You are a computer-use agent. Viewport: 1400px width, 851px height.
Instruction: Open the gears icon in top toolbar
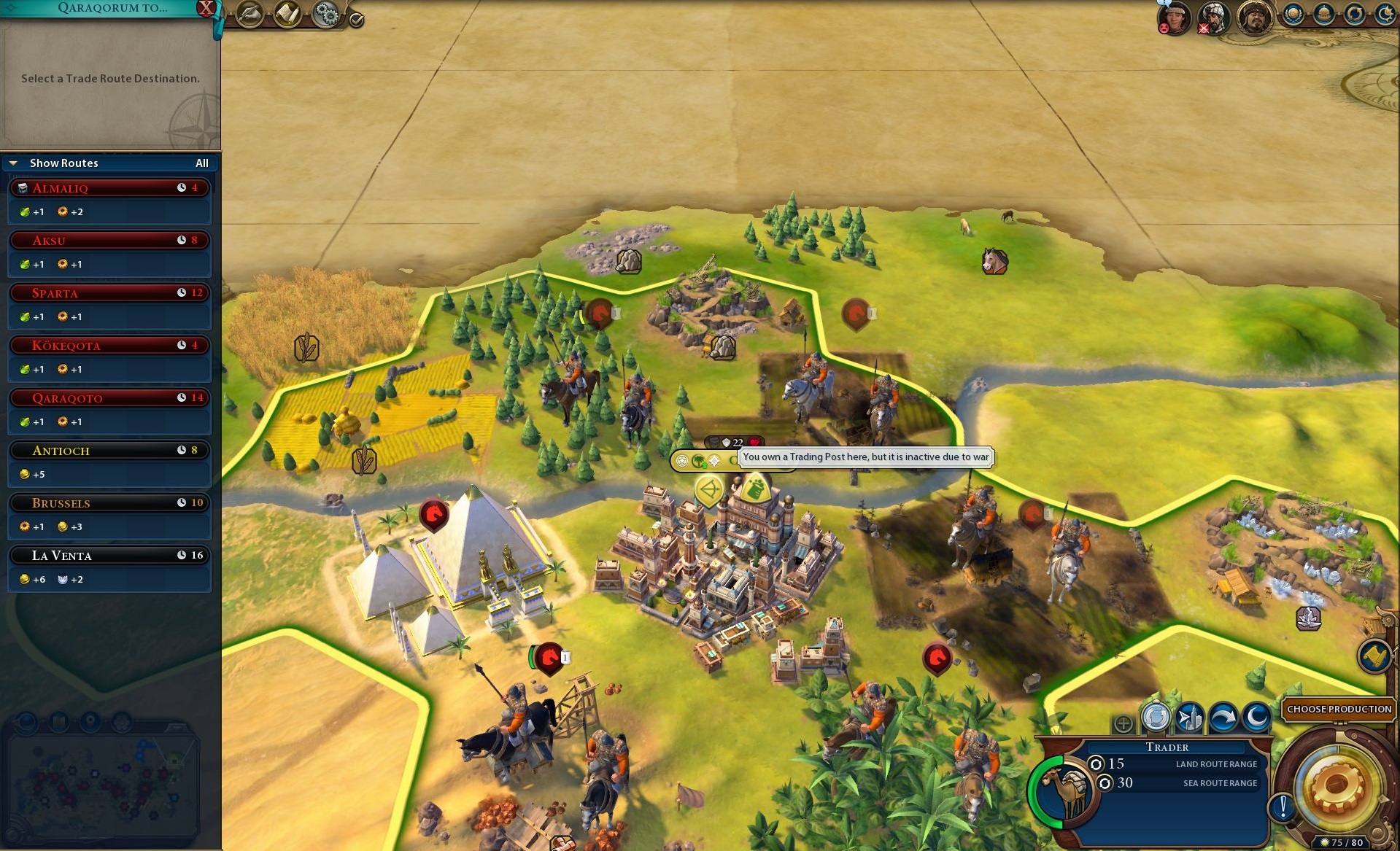coord(325,14)
